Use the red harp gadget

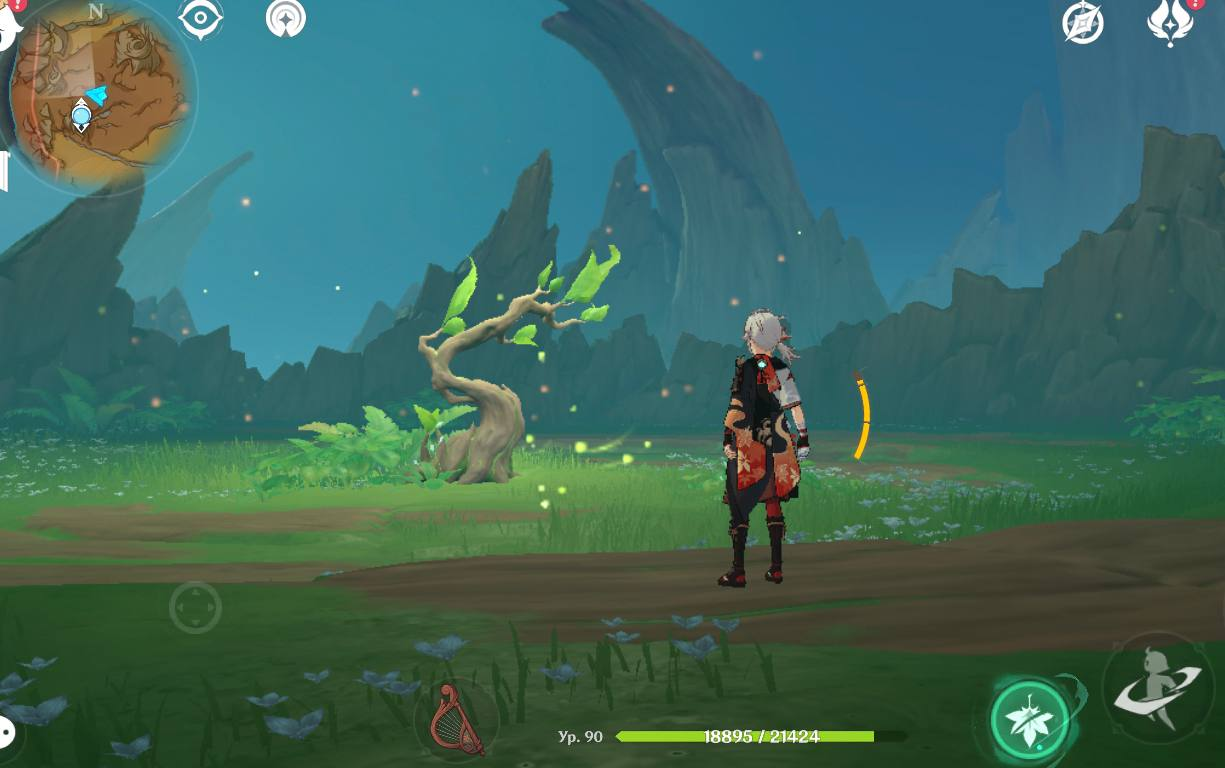tap(456, 720)
